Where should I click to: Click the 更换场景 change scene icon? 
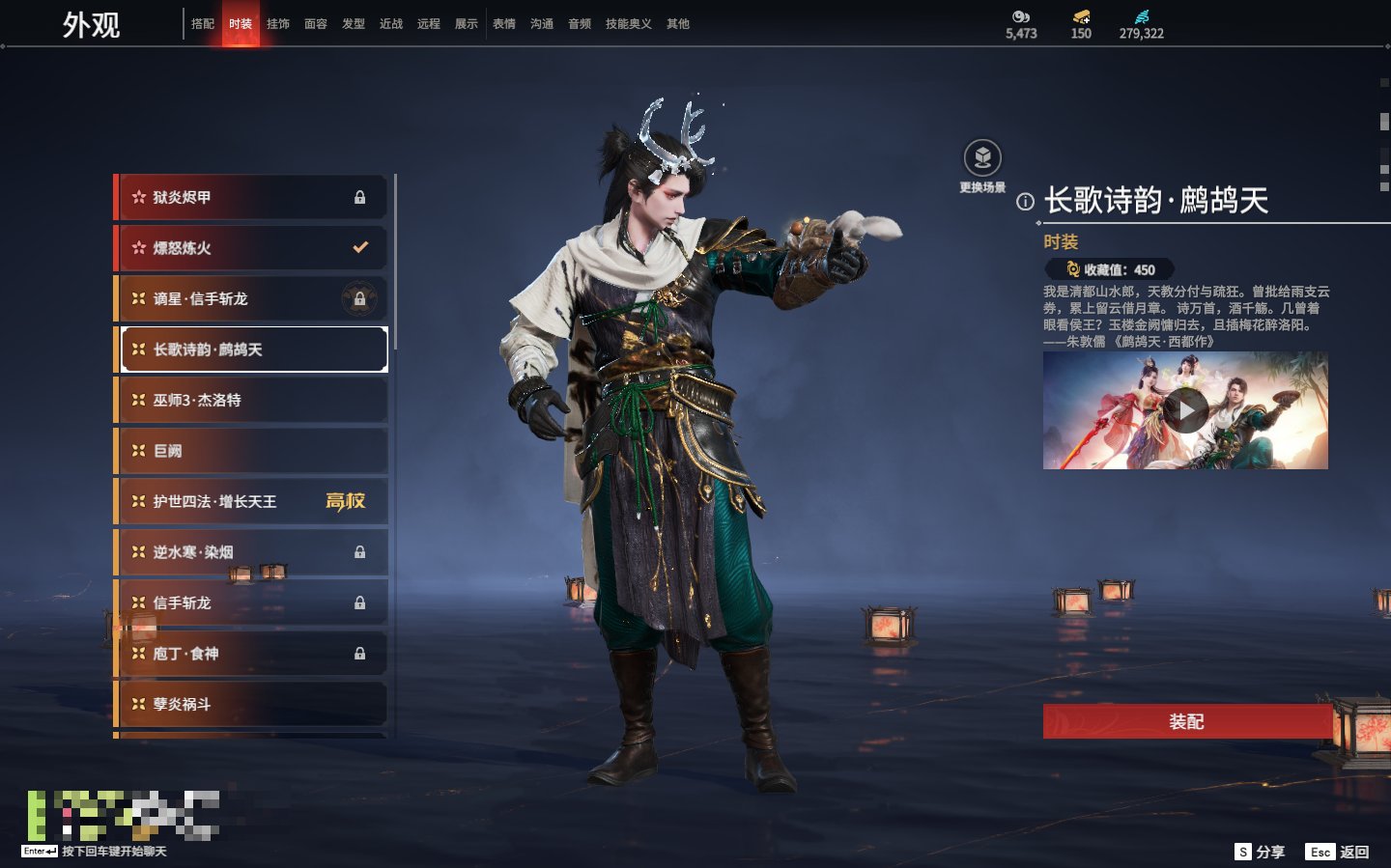click(982, 158)
